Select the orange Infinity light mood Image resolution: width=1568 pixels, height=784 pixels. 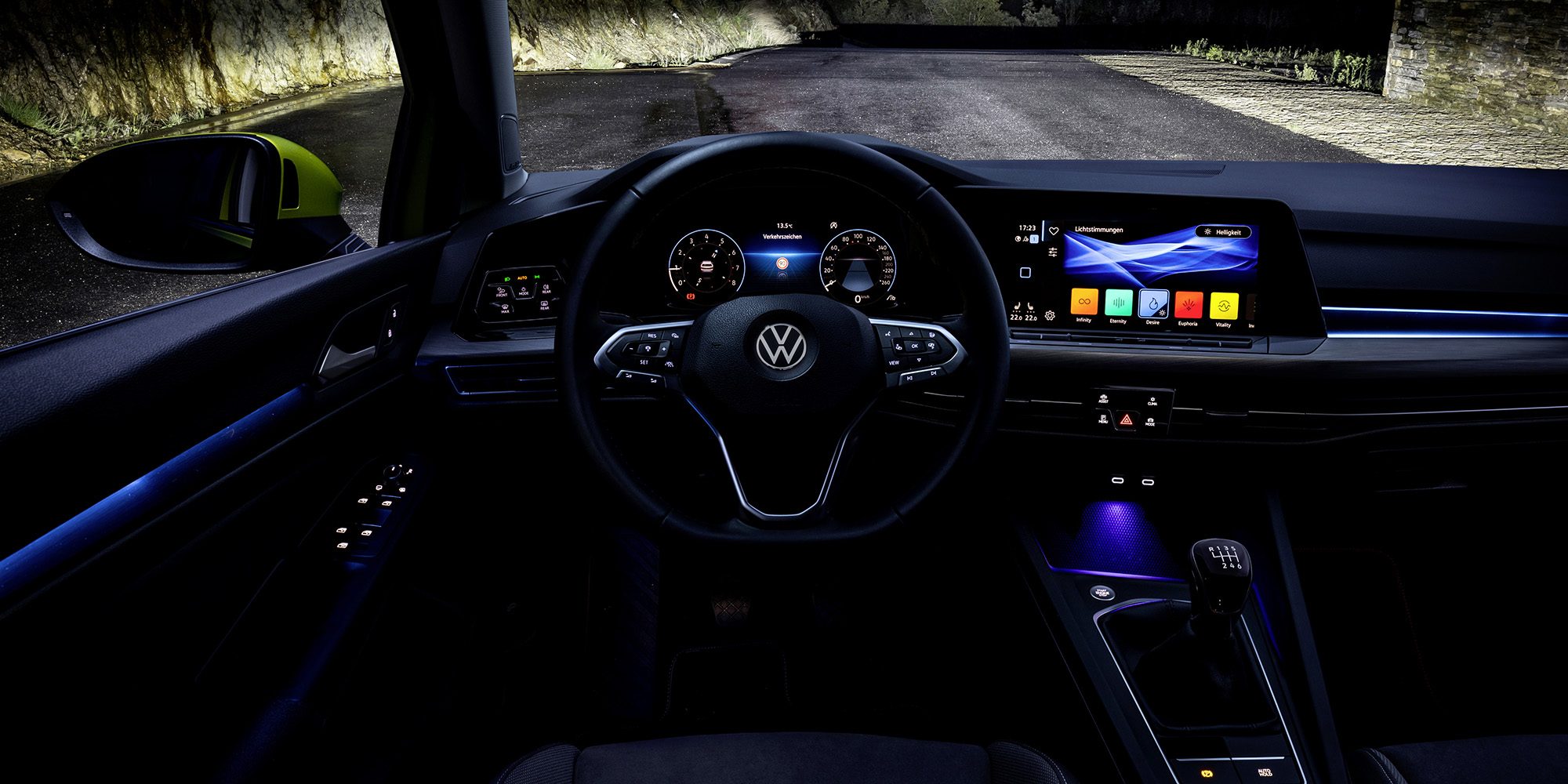click(x=1083, y=302)
